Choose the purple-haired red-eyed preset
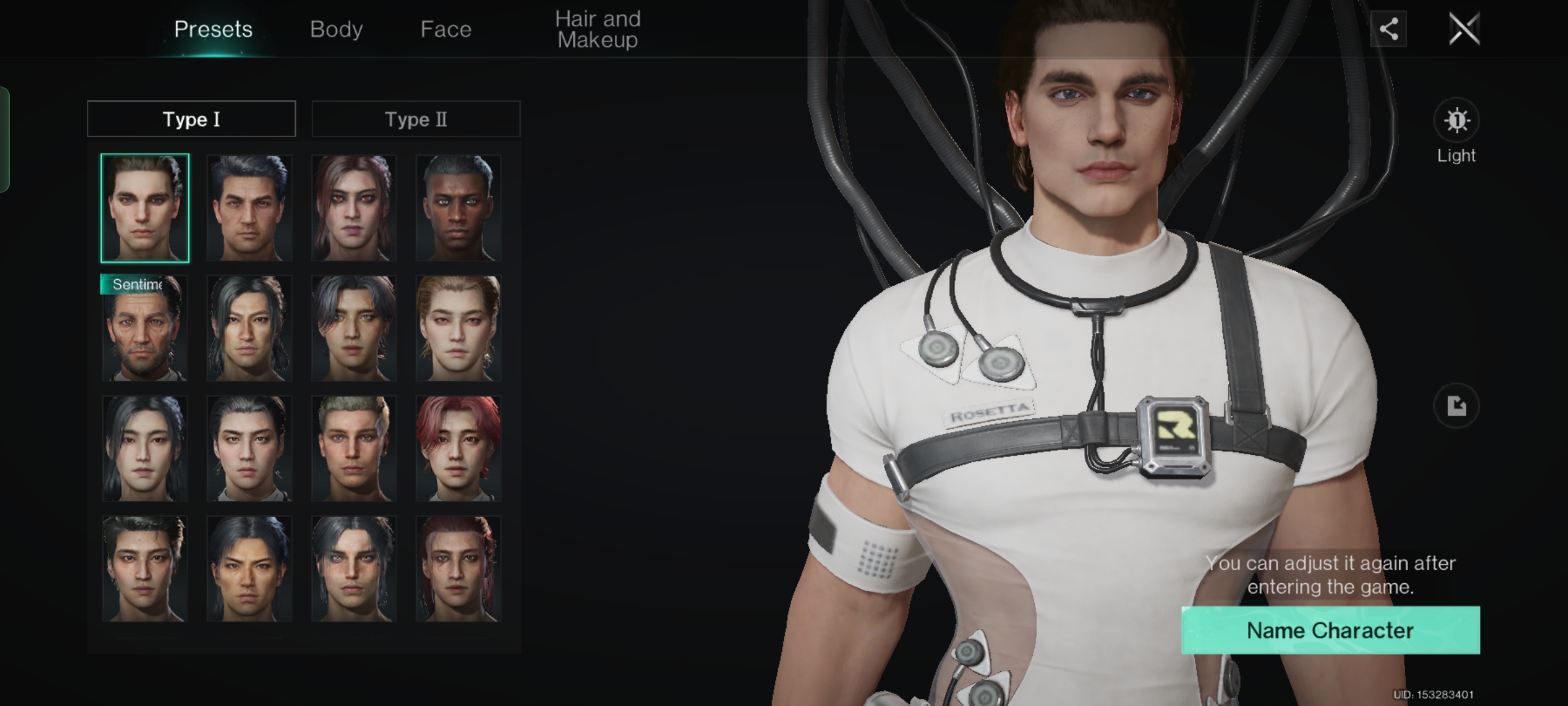The height and width of the screenshot is (706, 1568). coord(353,208)
